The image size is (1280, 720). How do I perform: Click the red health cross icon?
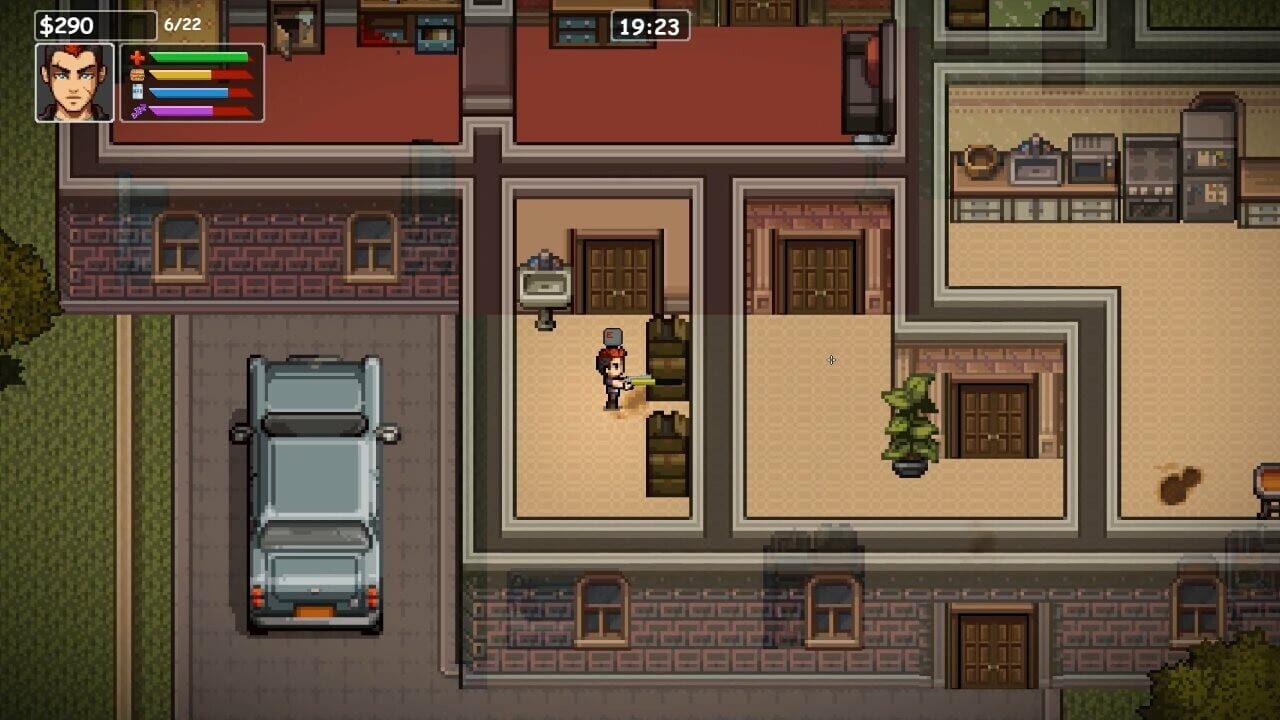[x=137, y=57]
